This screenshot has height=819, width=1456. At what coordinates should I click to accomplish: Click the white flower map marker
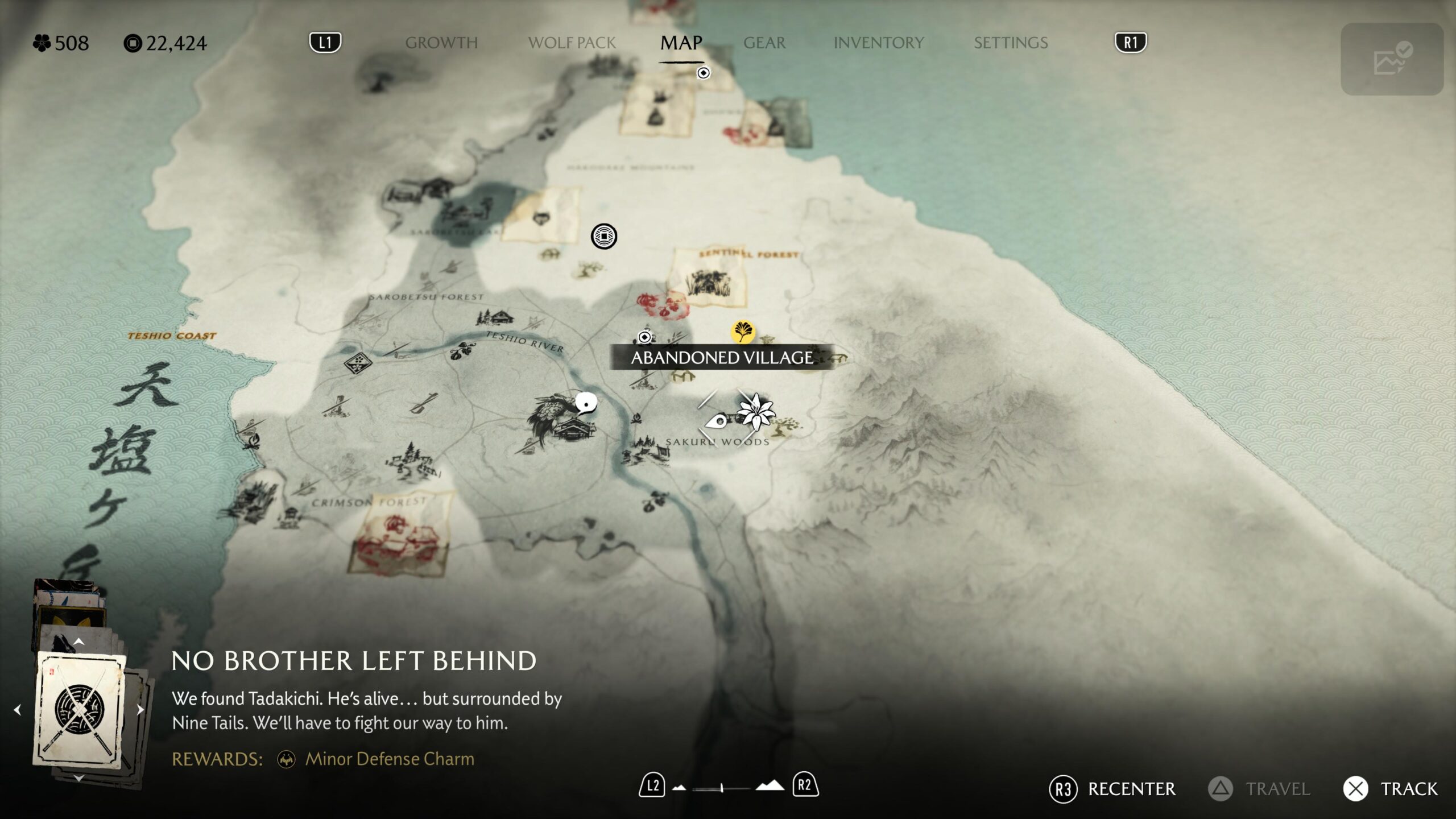click(x=755, y=411)
